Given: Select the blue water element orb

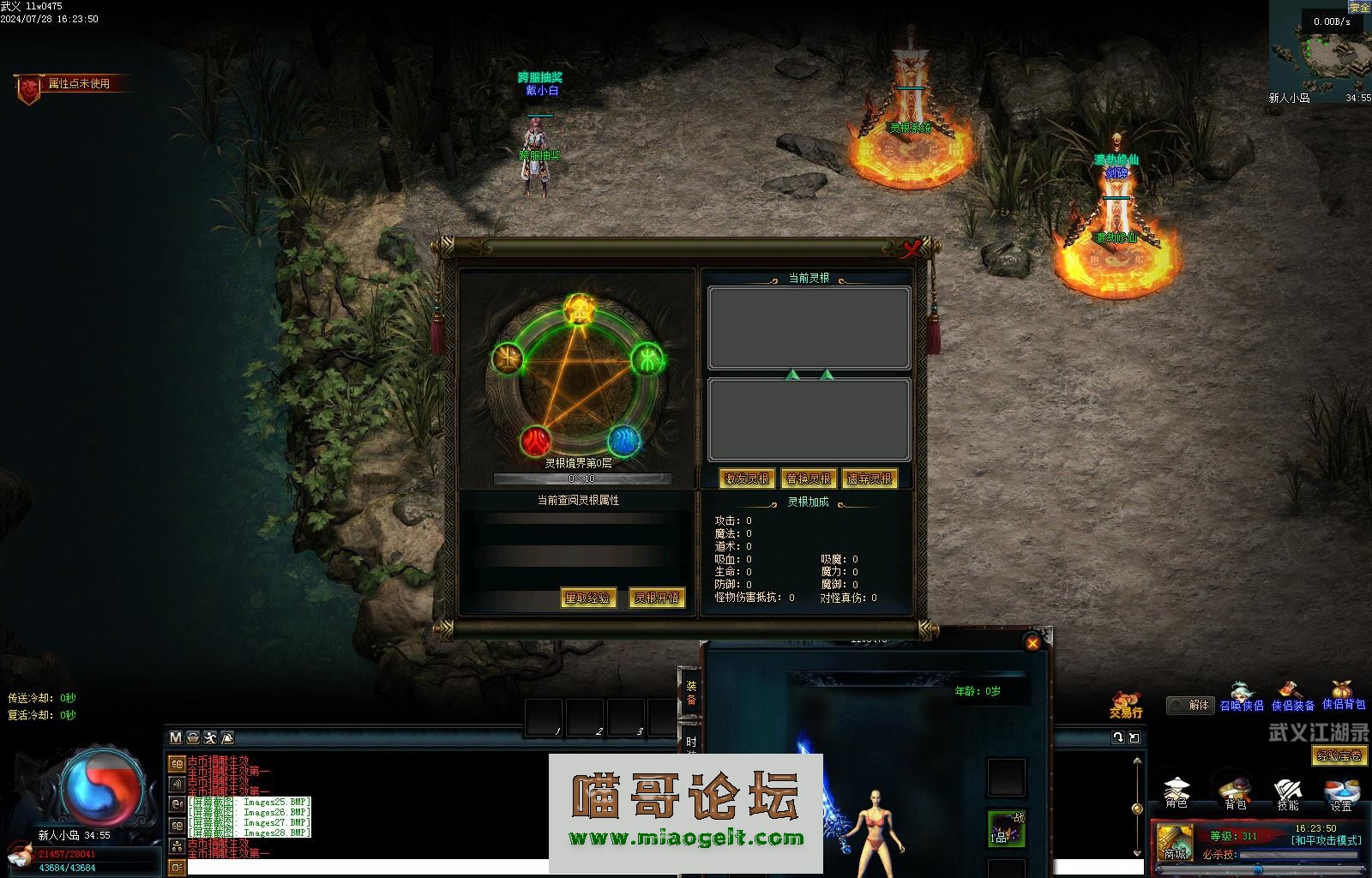Looking at the screenshot, I should 623,442.
